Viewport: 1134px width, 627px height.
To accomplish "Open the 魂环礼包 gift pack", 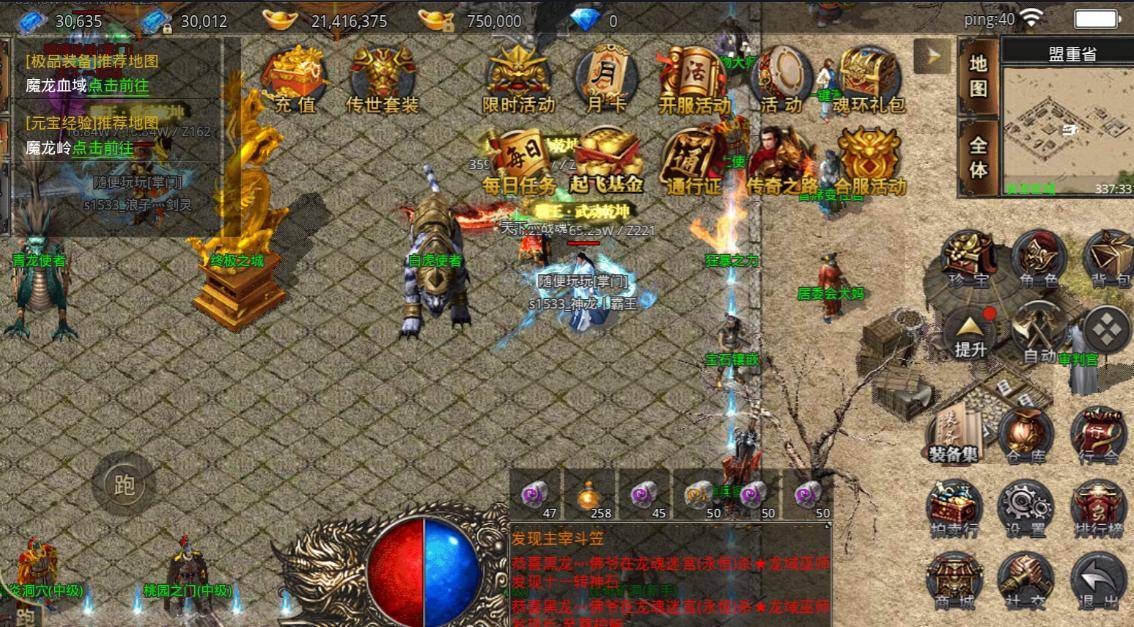I will tap(870, 78).
